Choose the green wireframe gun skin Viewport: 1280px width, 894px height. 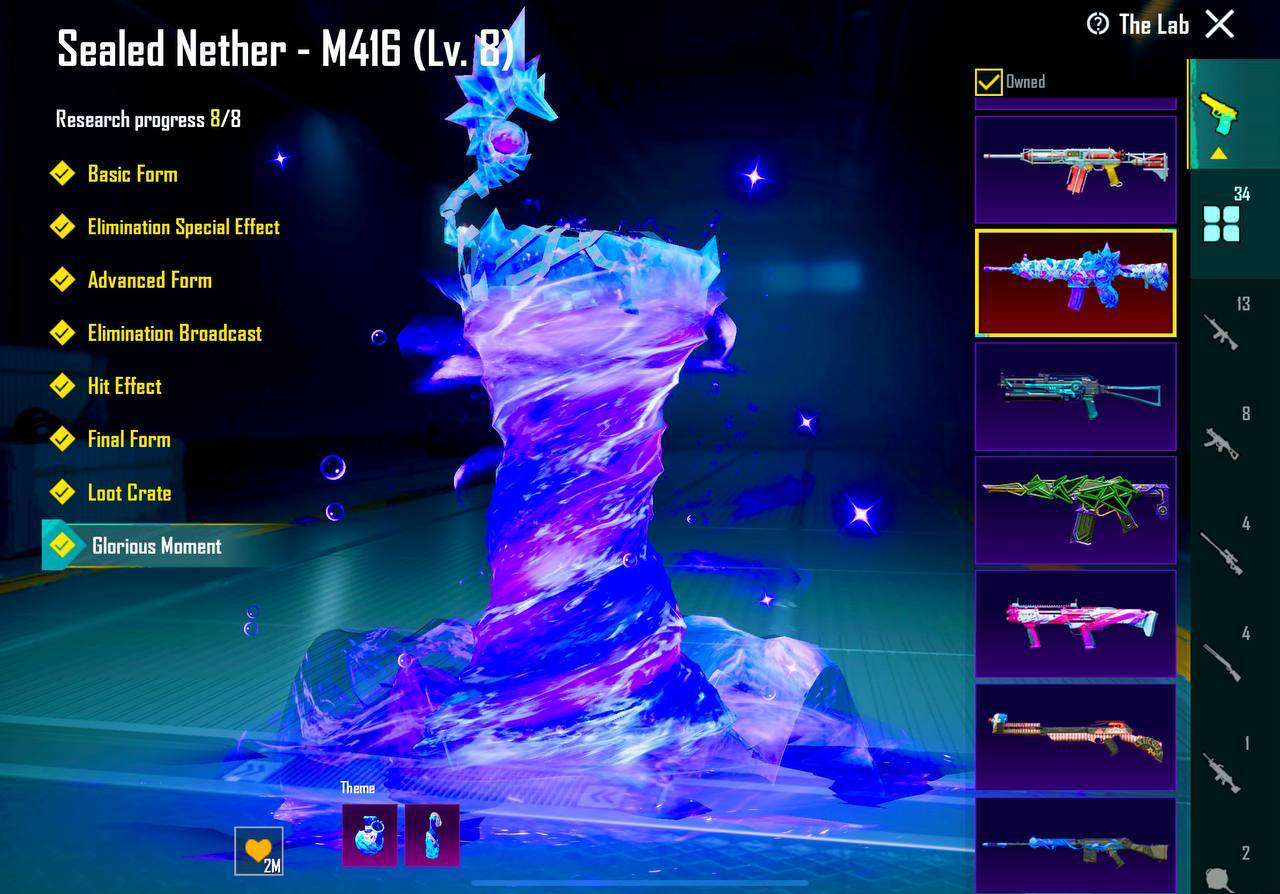click(x=1075, y=510)
